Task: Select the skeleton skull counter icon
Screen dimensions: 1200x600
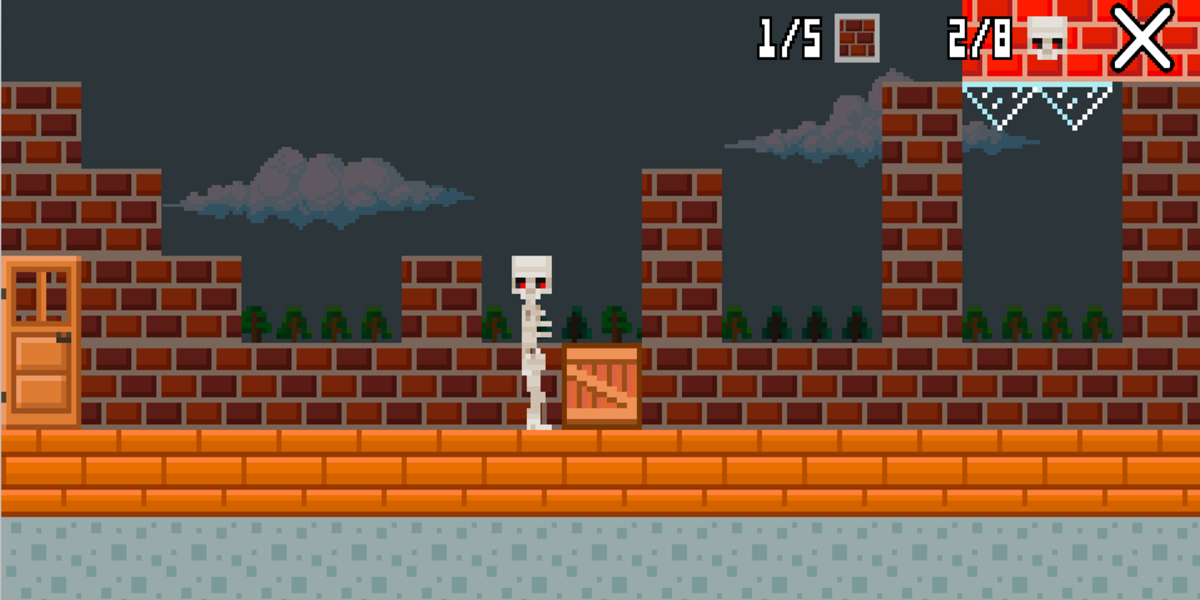Action: (x=1046, y=38)
